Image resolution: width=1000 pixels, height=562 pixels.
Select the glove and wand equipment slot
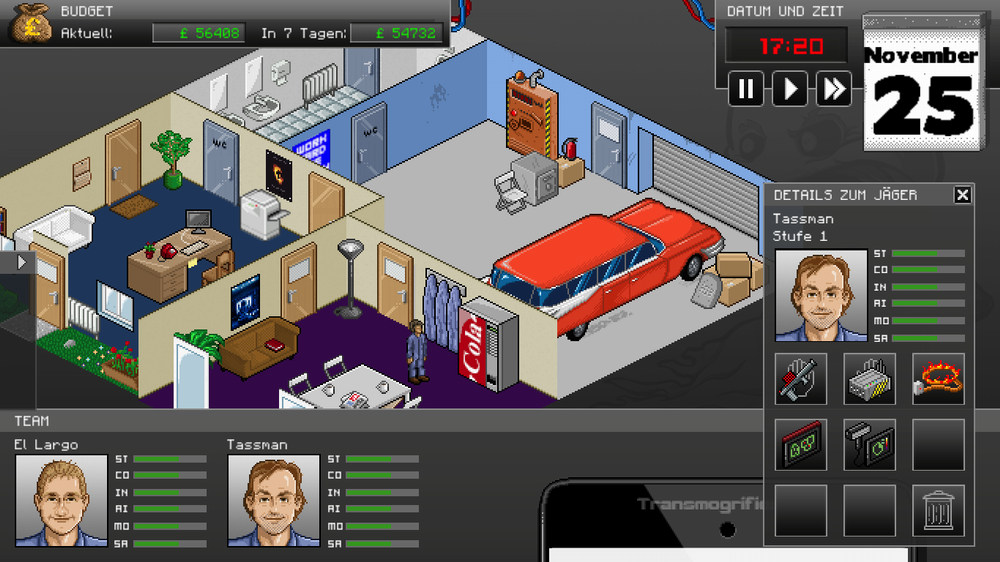(801, 379)
